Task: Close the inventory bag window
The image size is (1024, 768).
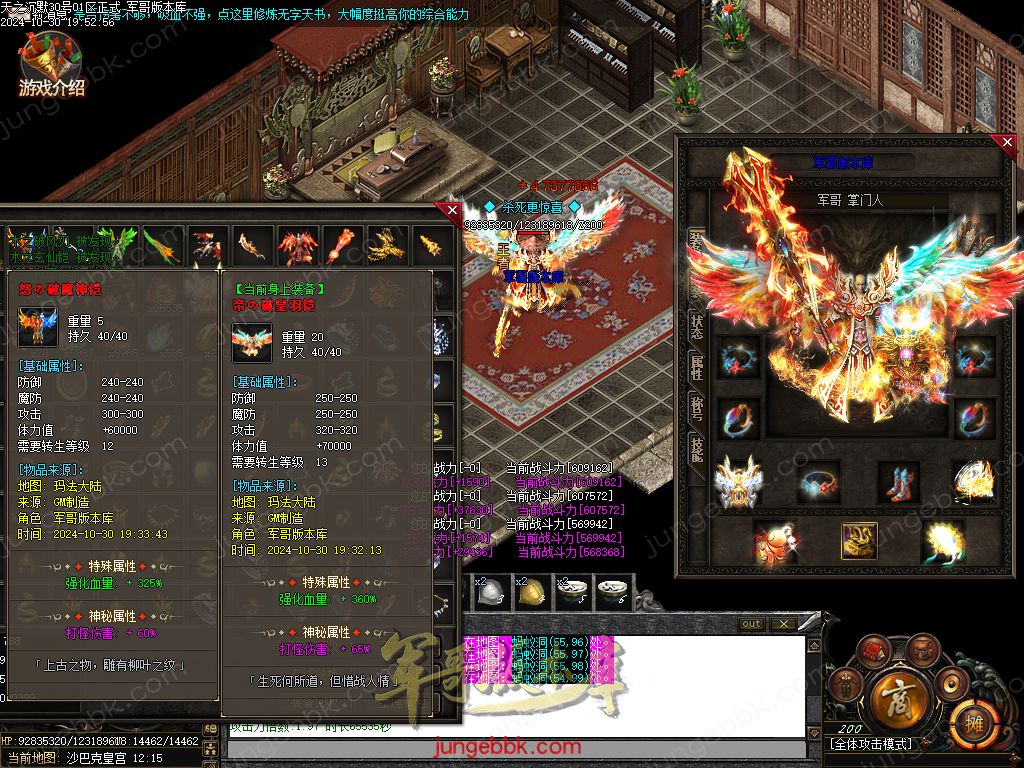Action: (x=452, y=211)
